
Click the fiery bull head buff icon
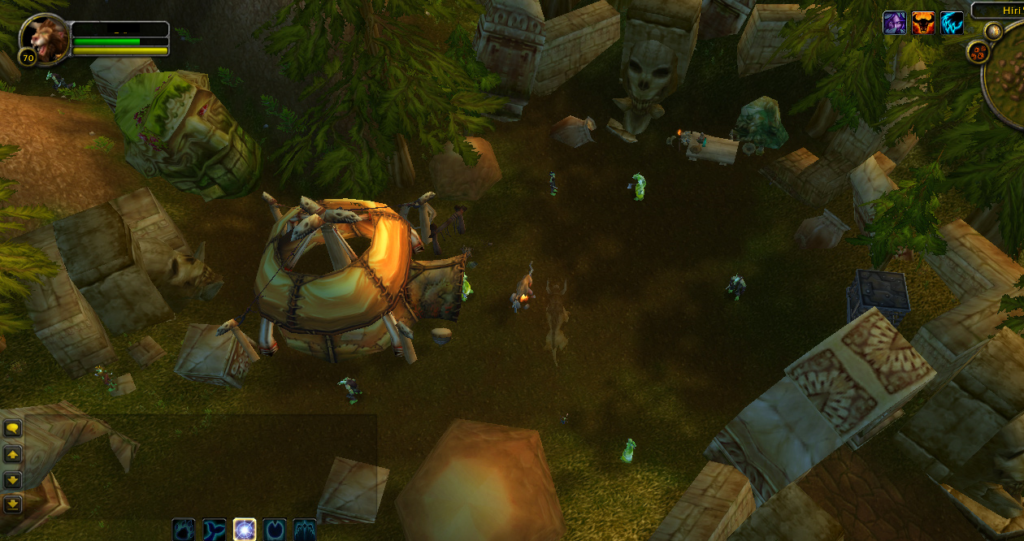[x=924, y=23]
